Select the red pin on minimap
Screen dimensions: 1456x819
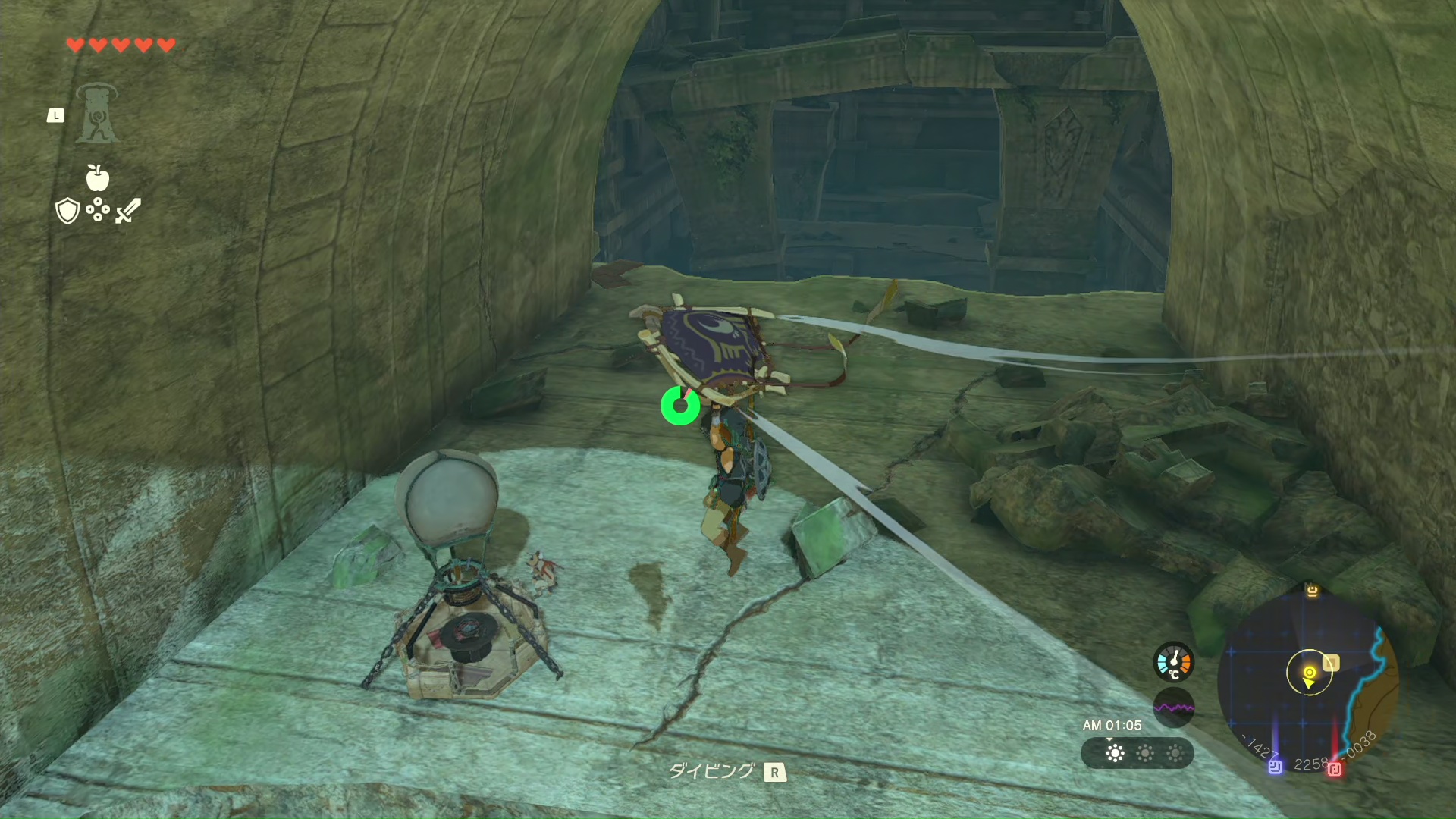pos(1335,769)
